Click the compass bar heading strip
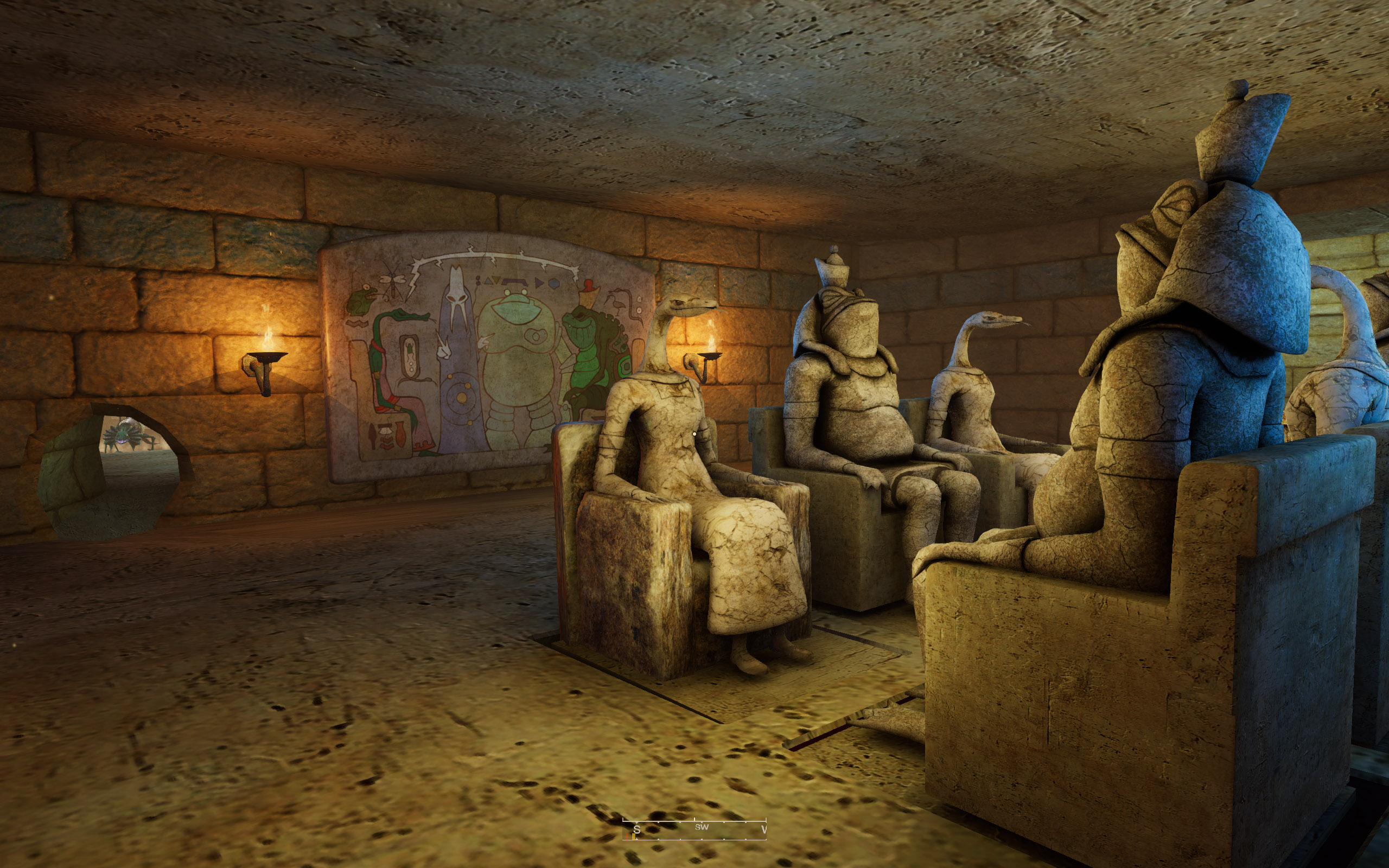Image resolution: width=1389 pixels, height=868 pixels. point(694,828)
